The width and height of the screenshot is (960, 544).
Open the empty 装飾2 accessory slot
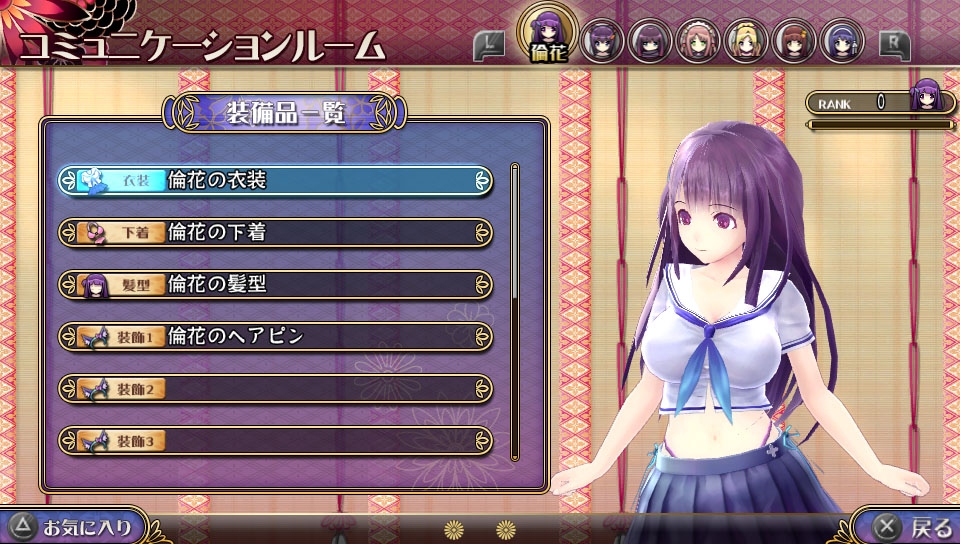[x=275, y=389]
